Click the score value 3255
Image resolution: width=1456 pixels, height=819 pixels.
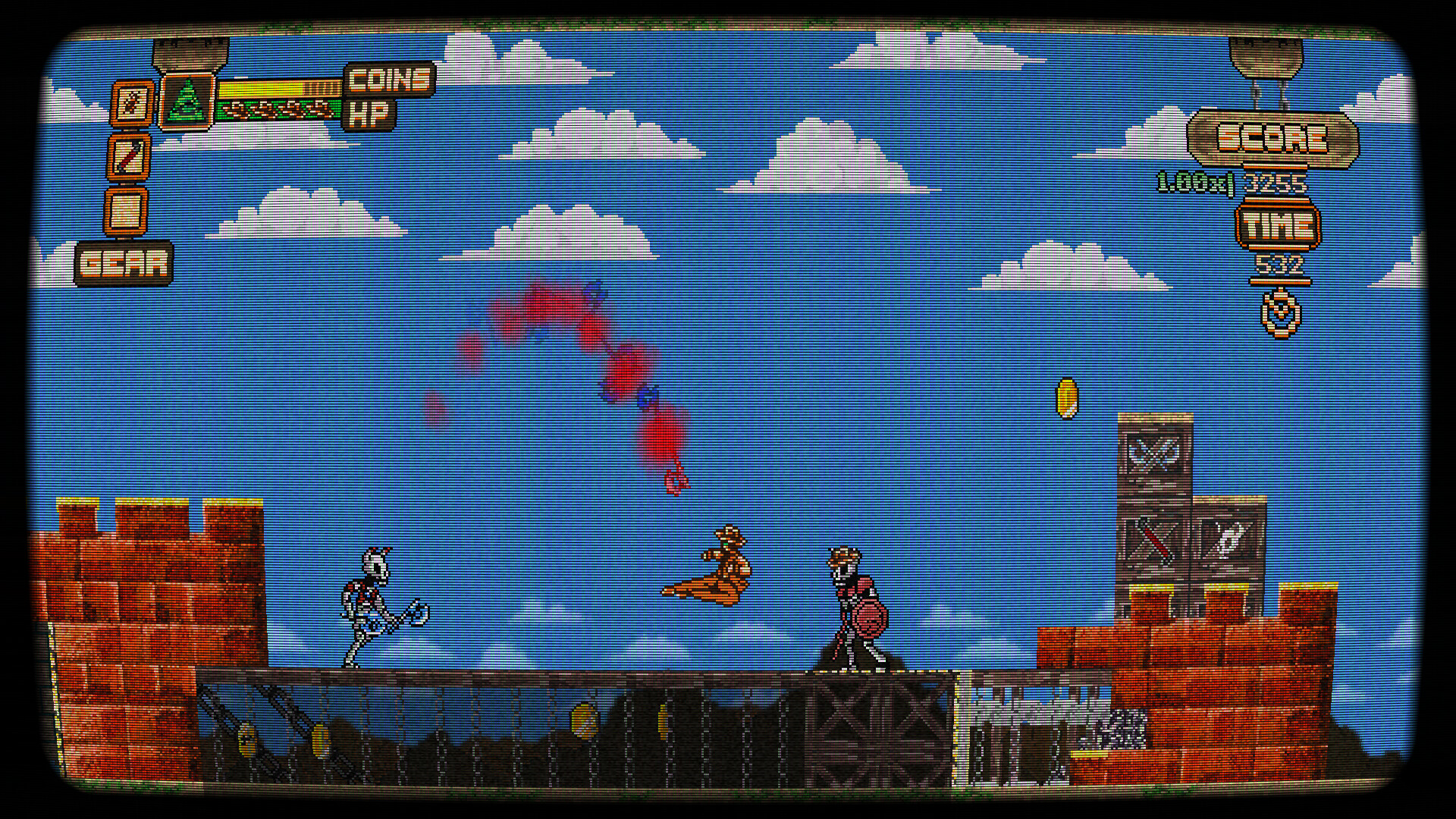pyautogui.click(x=1280, y=182)
